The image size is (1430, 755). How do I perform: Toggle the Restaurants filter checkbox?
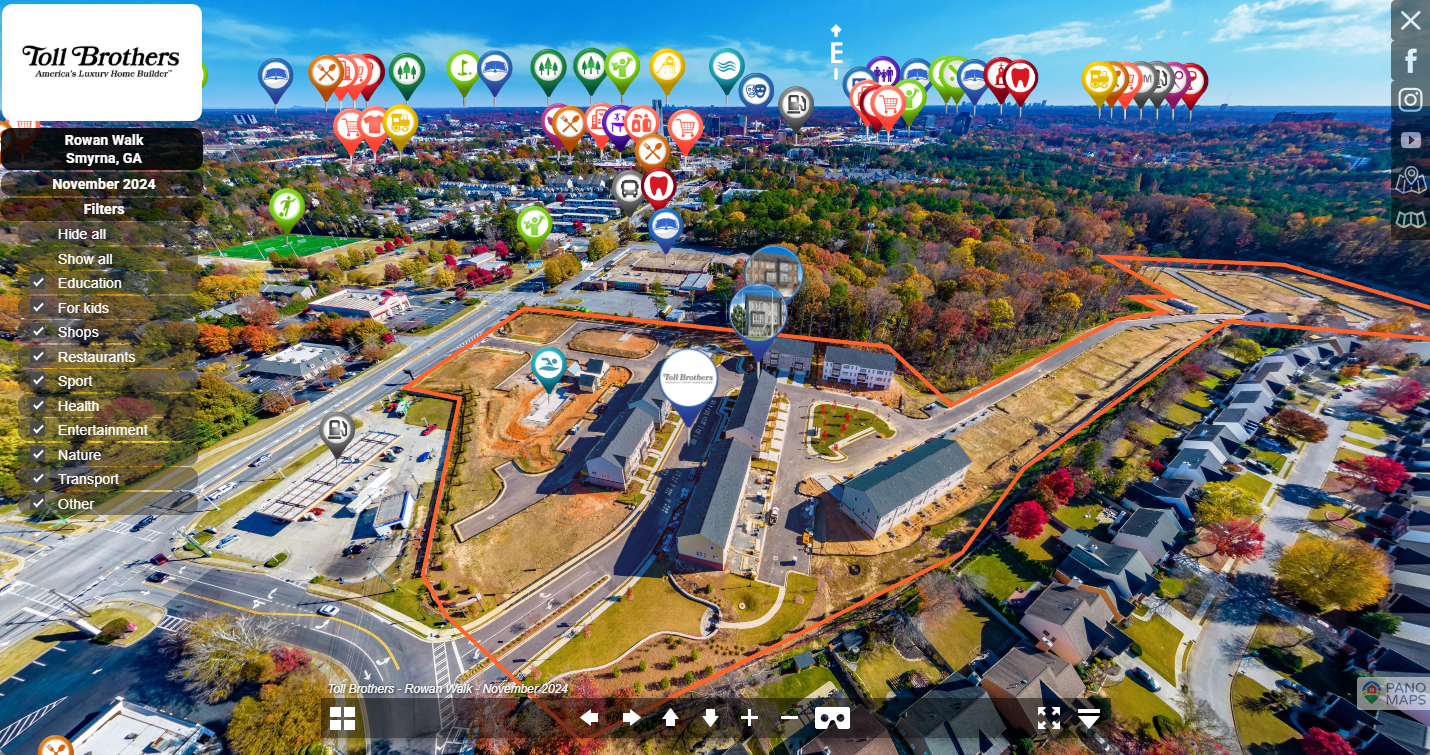click(x=38, y=357)
